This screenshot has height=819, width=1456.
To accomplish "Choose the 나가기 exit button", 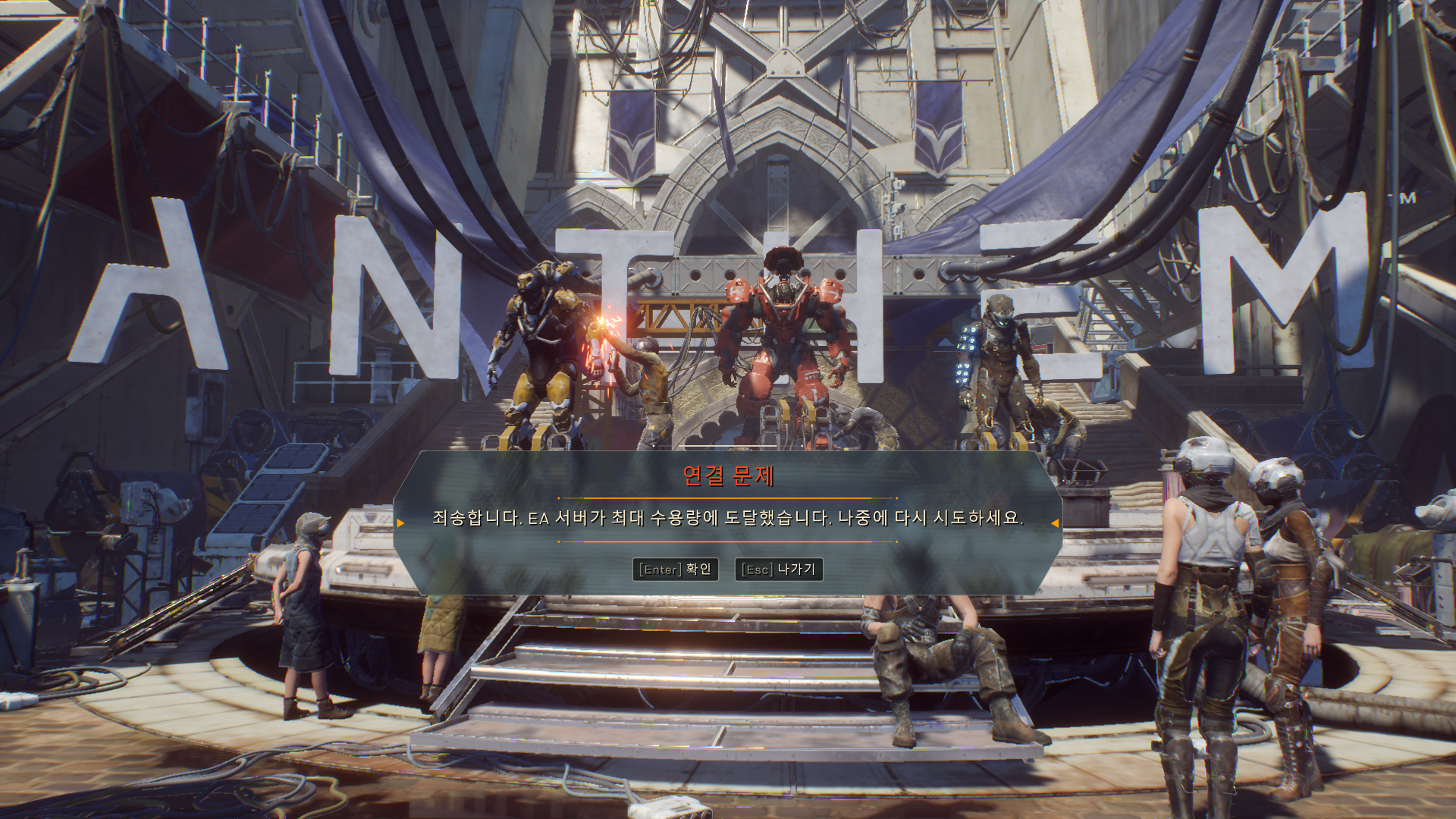I will tap(779, 570).
